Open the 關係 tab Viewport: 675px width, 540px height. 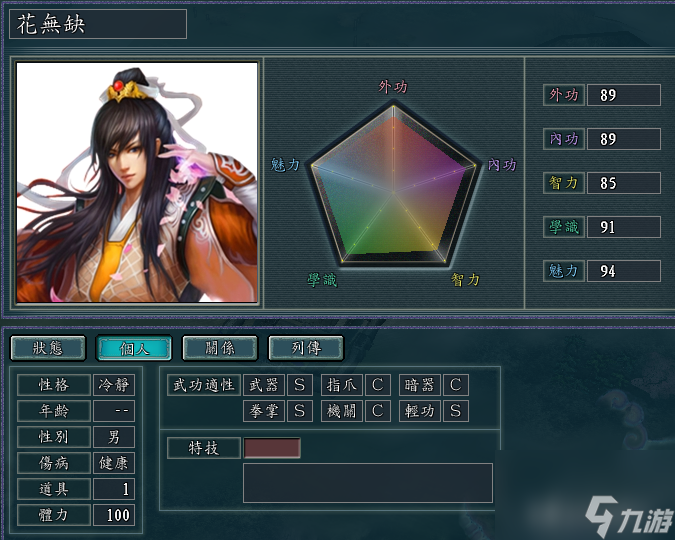click(x=220, y=348)
